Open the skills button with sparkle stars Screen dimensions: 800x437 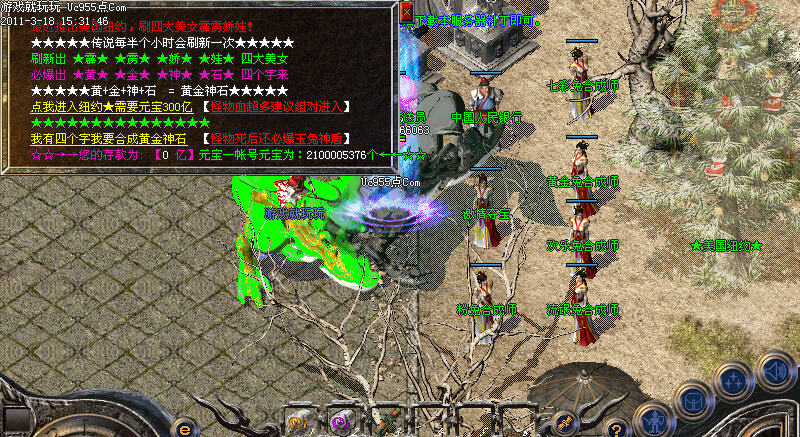733,381
